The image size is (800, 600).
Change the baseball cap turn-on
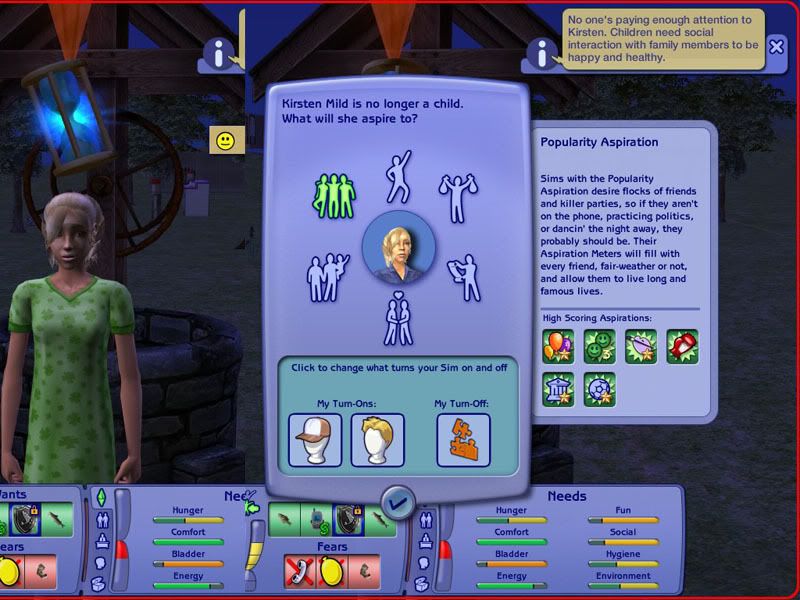tap(315, 440)
